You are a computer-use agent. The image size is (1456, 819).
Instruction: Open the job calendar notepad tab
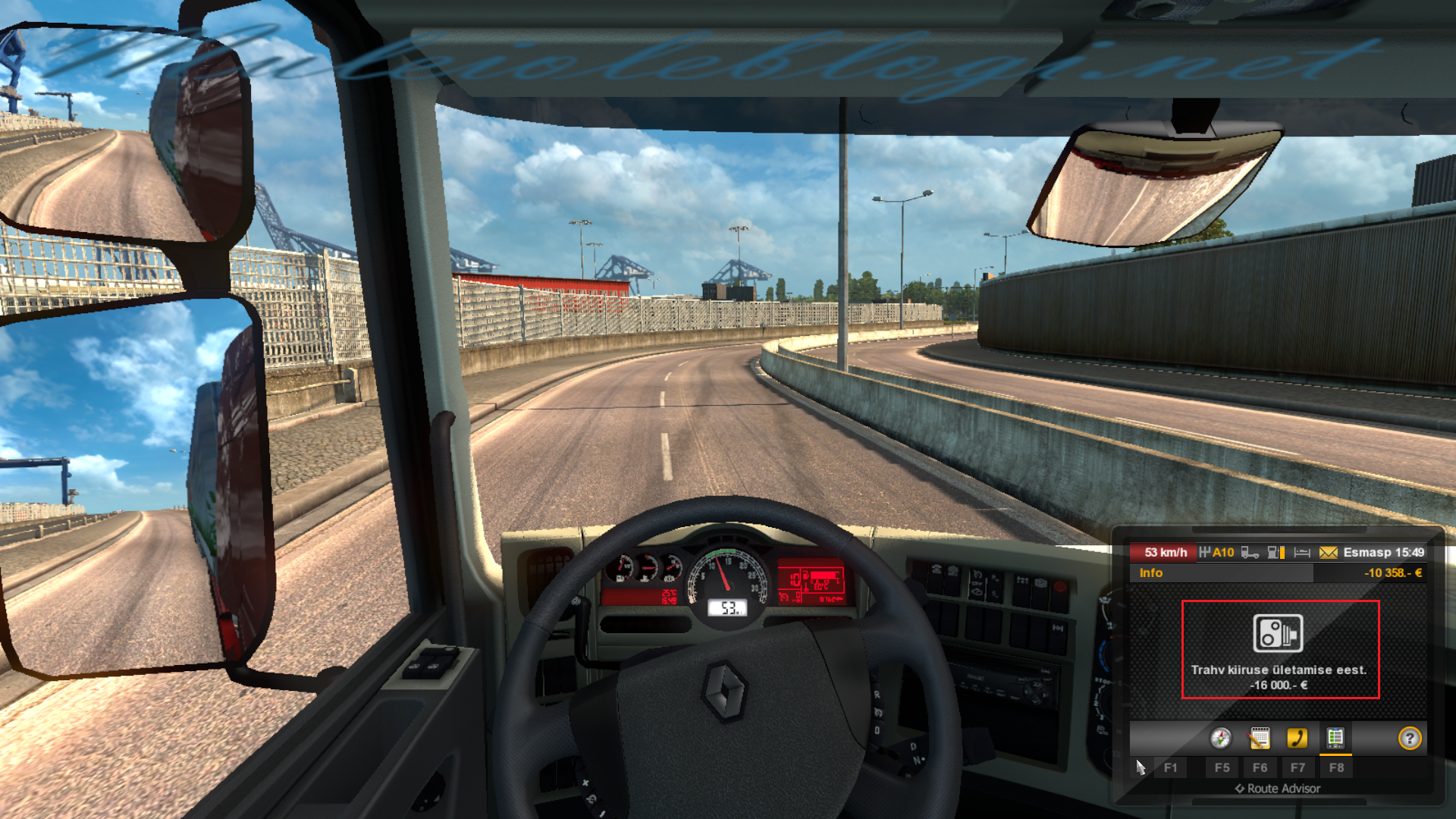1260,738
